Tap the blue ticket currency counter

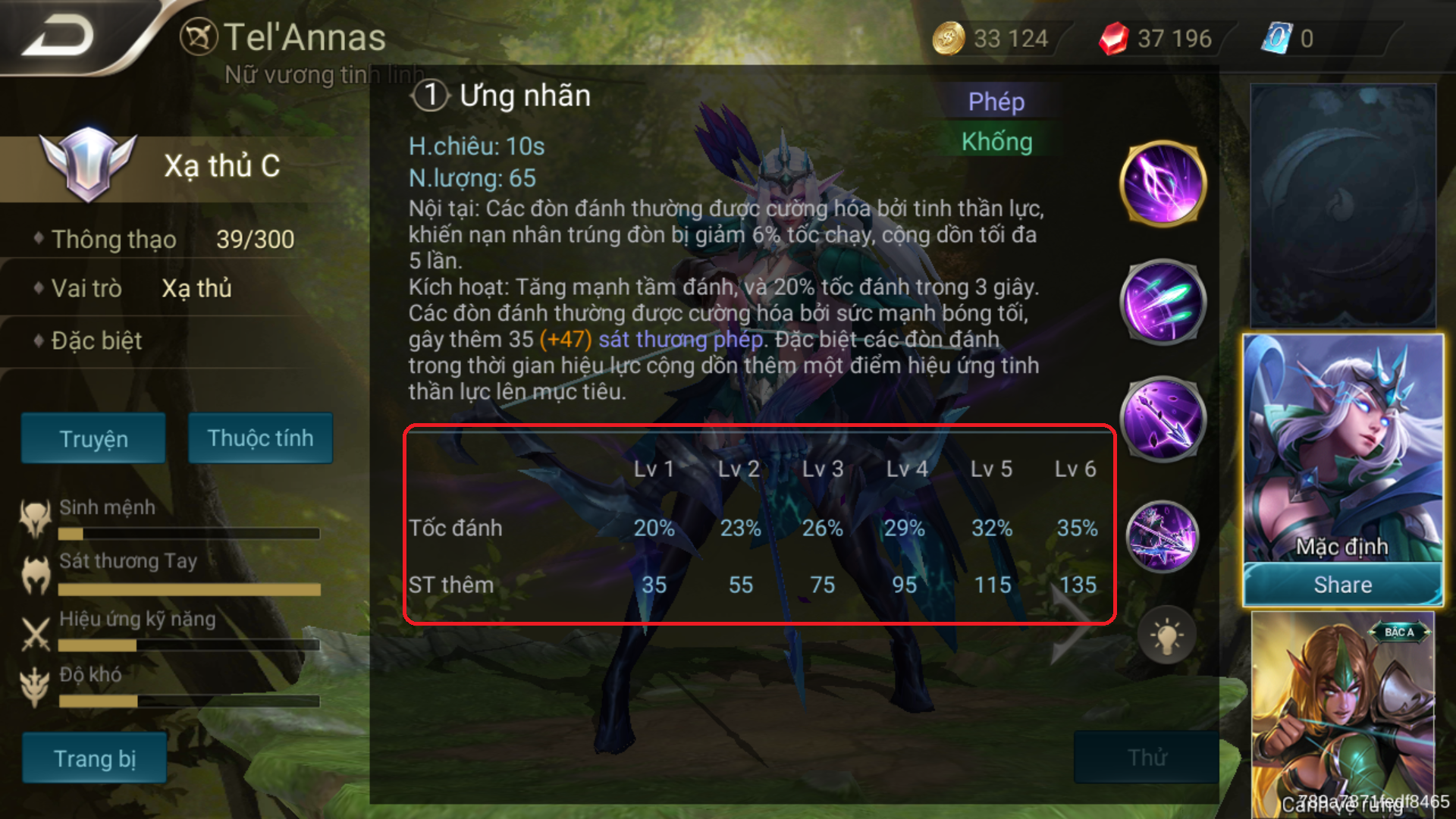pos(1289,38)
